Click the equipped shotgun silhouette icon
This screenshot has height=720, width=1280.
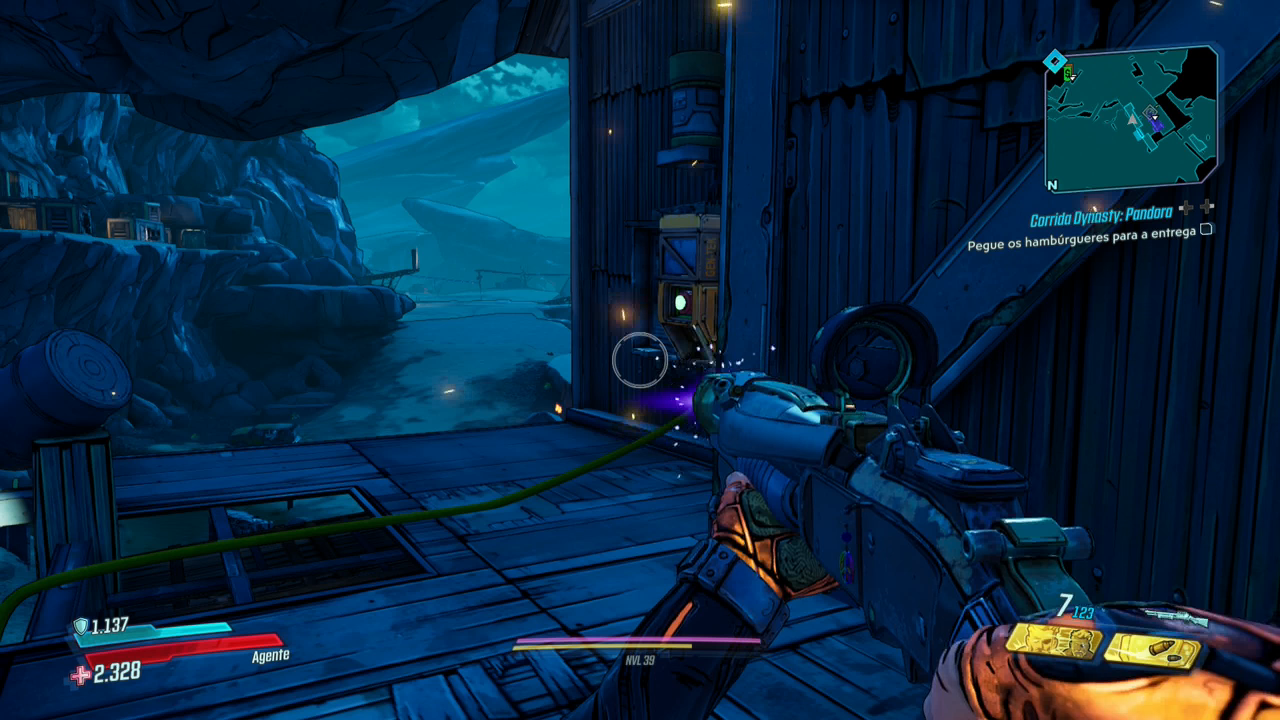[x=1178, y=619]
